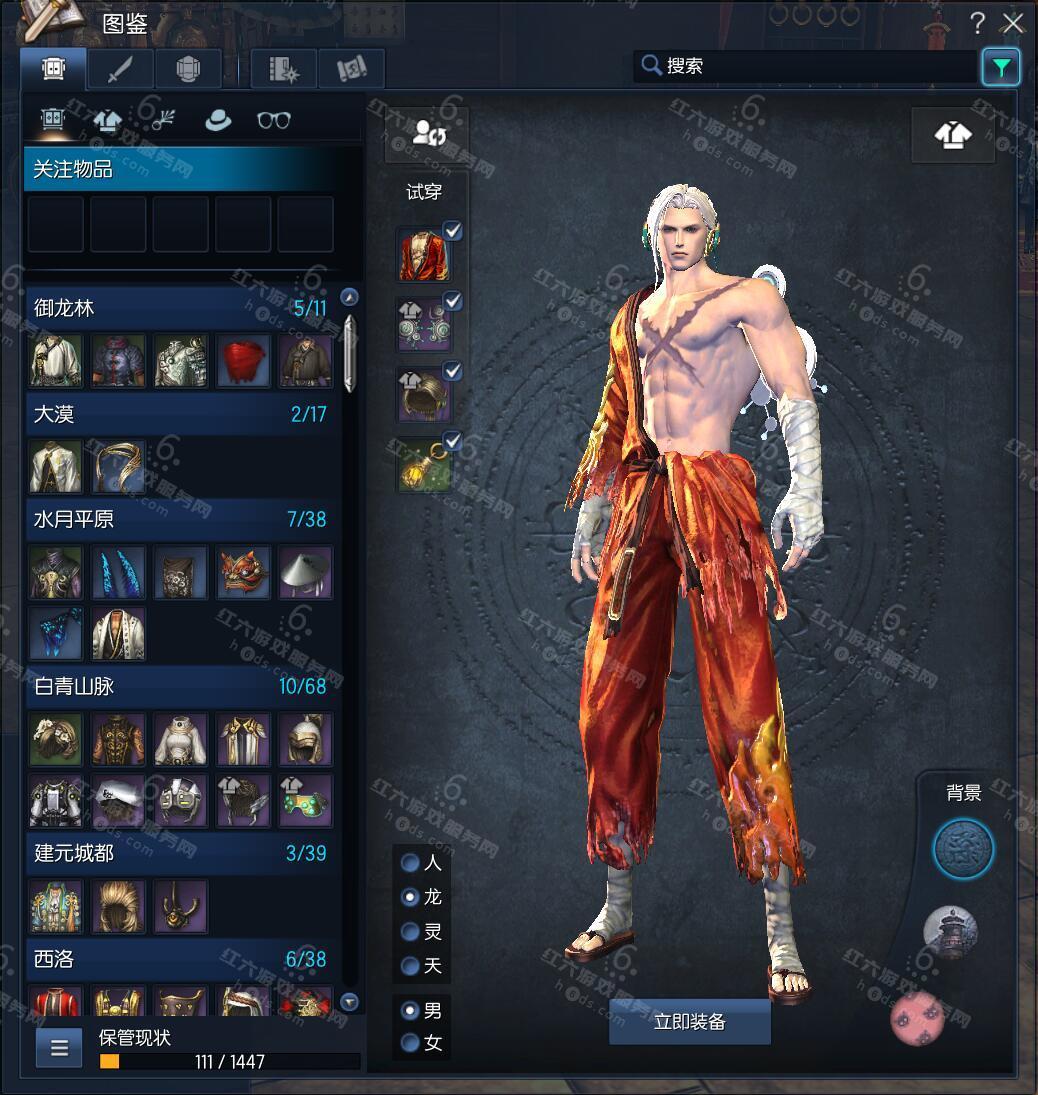This screenshot has height=1095, width=1038.
Task: Choose the 天 race option
Action: pyautogui.click(x=410, y=966)
